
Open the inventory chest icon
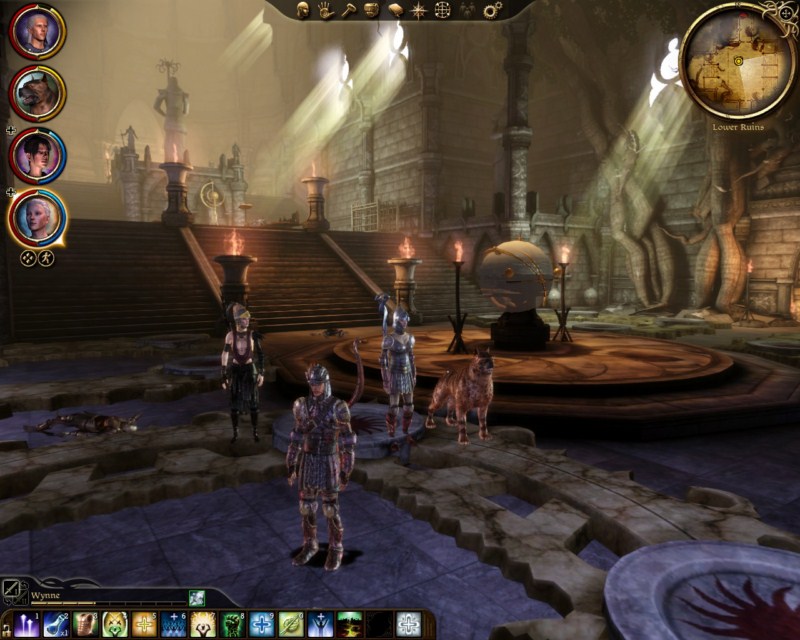[371, 10]
